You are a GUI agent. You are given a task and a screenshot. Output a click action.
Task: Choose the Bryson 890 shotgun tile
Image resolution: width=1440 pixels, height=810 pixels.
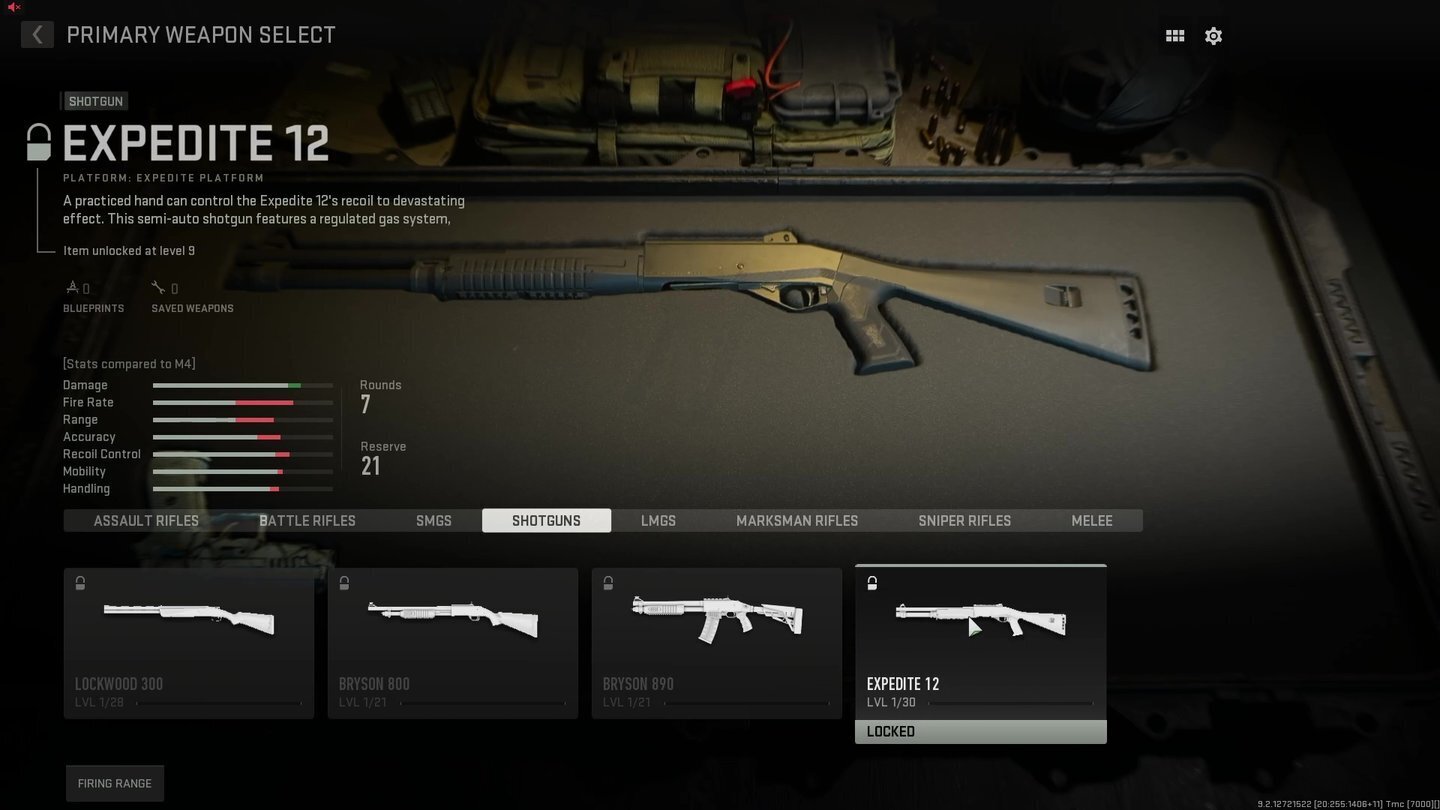[x=717, y=643]
